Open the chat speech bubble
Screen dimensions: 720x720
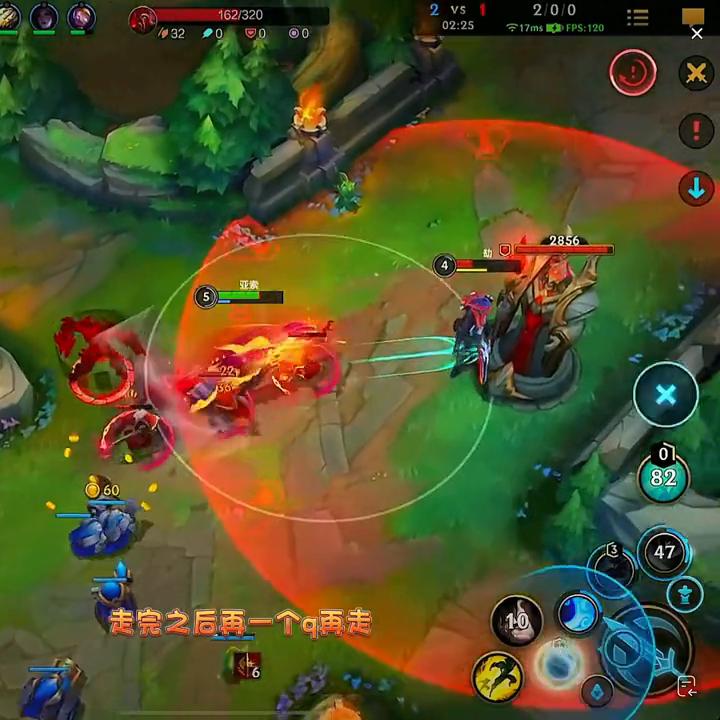[694, 17]
